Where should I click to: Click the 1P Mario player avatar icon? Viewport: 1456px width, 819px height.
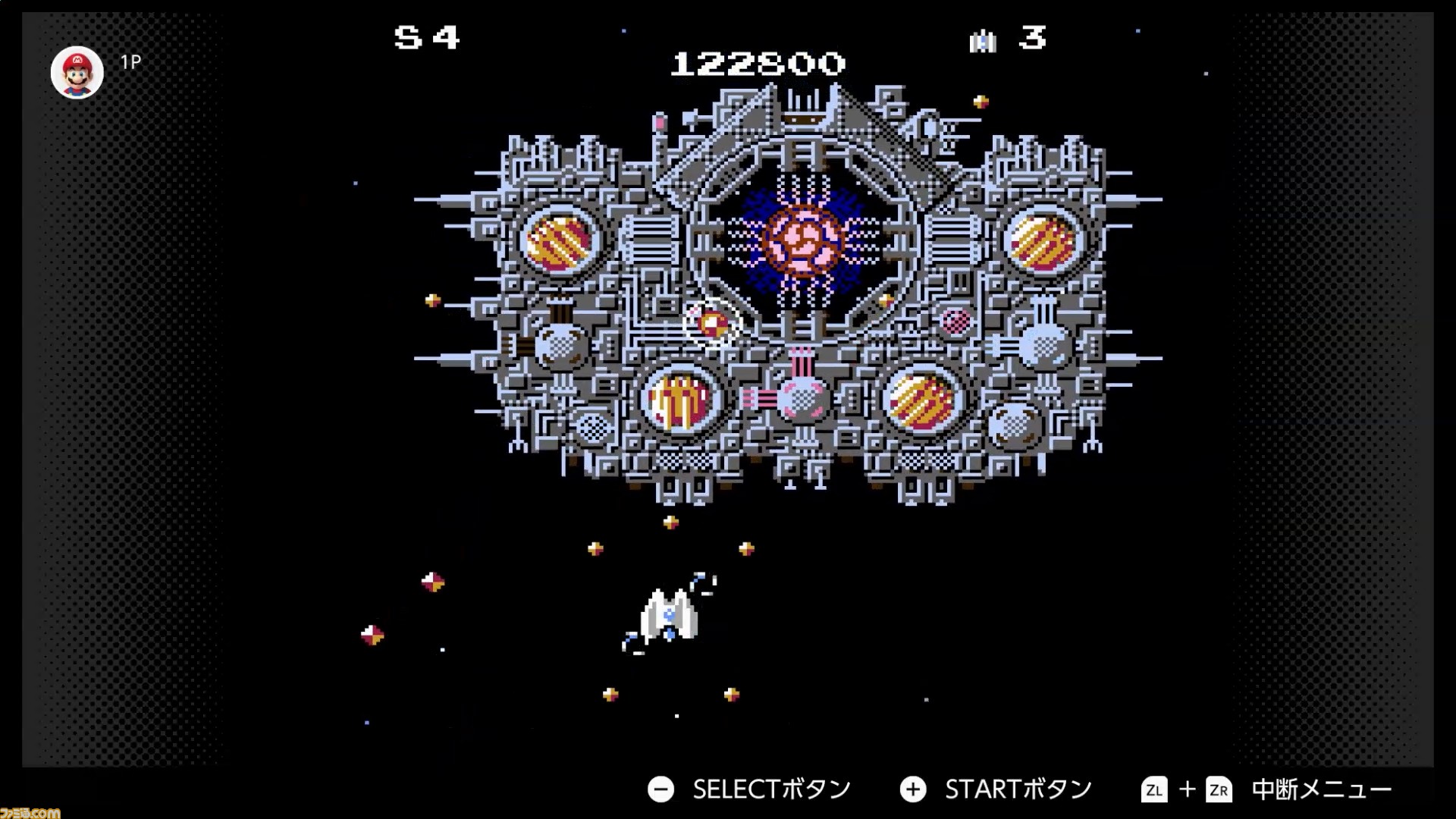[x=77, y=71]
